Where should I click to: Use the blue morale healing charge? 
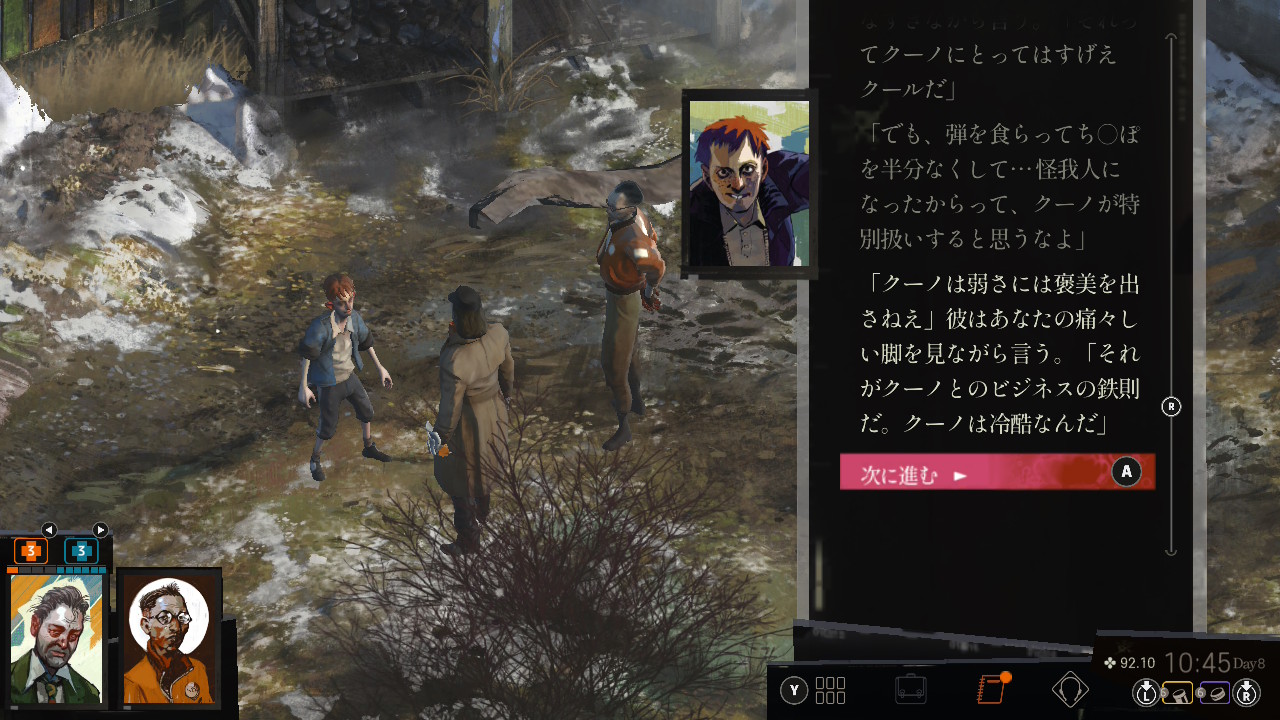click(x=81, y=550)
